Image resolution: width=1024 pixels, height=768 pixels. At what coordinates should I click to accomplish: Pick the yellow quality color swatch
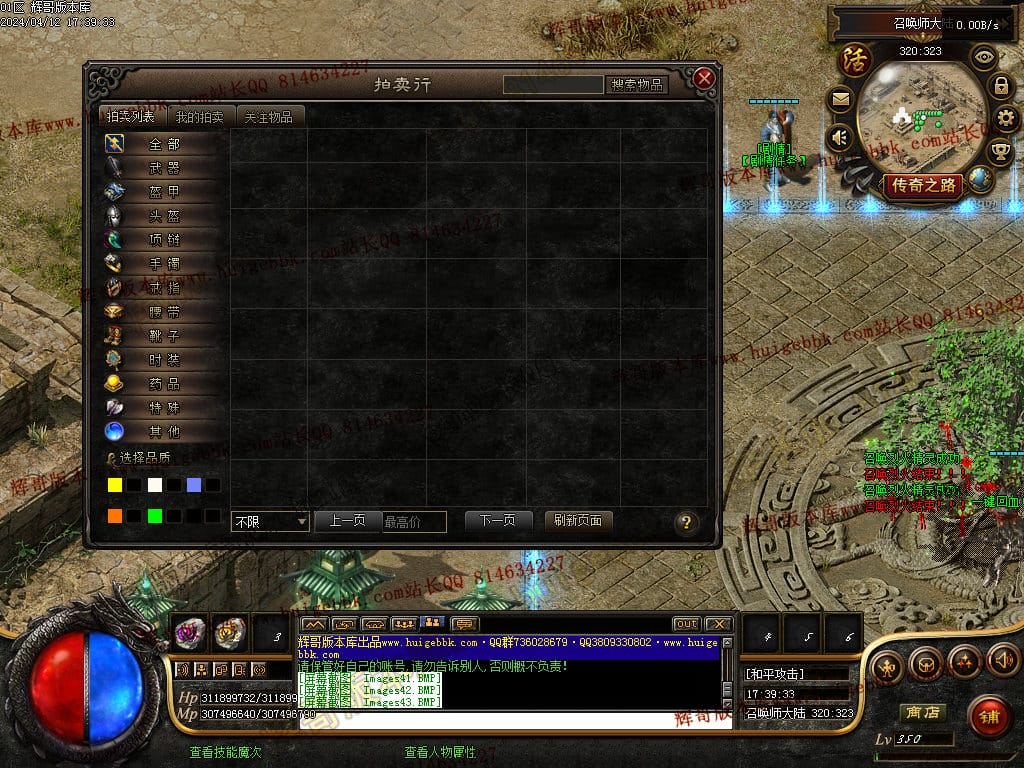point(115,485)
